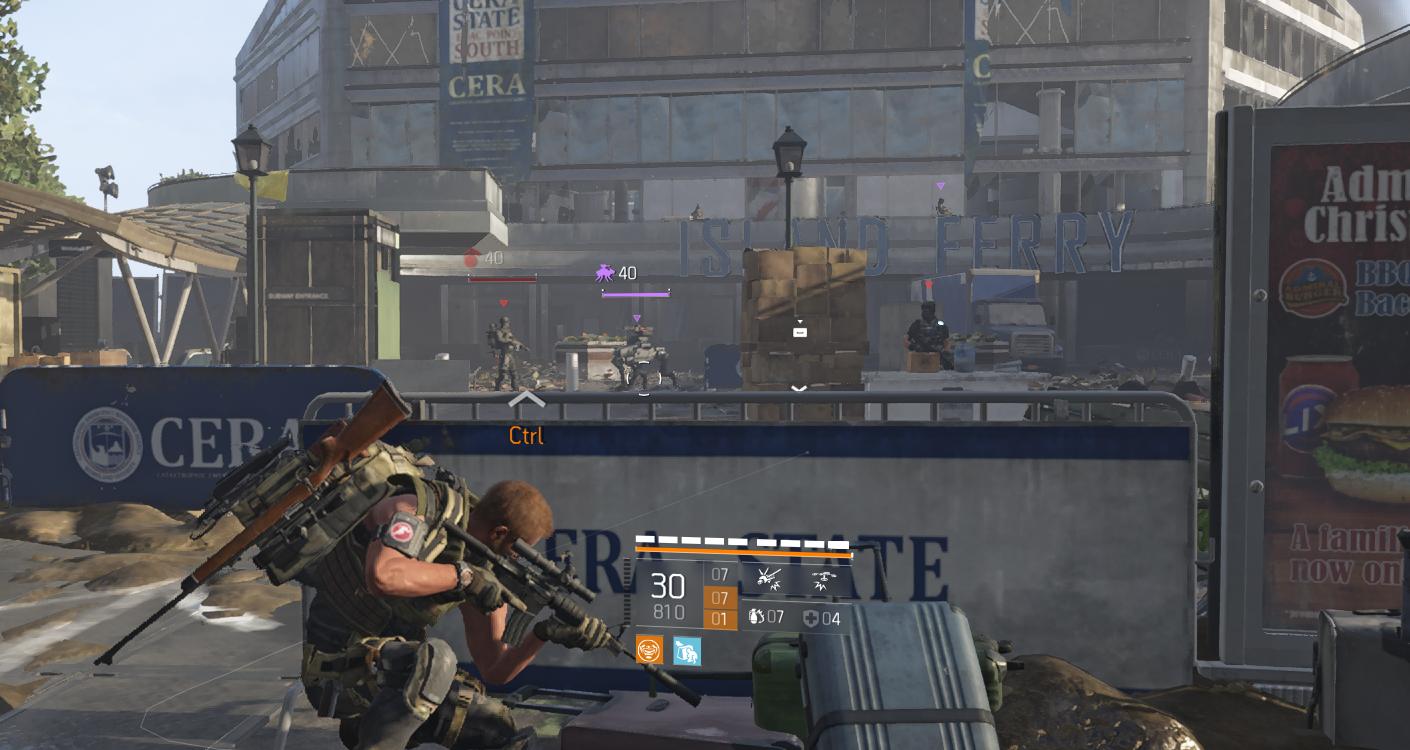
Task: Click the orange laughing face buff icon
Action: (650, 651)
